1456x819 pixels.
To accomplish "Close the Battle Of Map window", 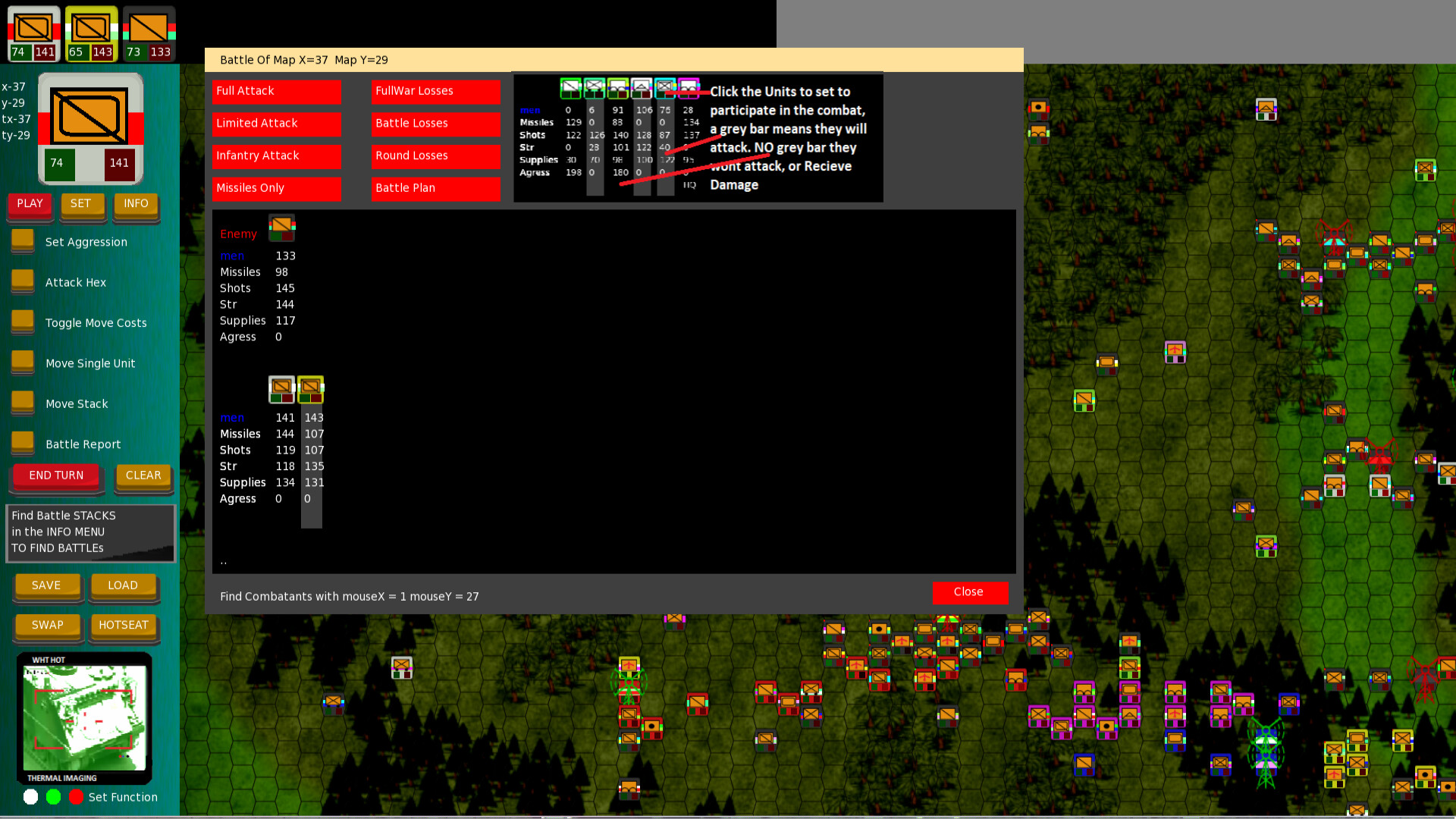I will coord(969,592).
